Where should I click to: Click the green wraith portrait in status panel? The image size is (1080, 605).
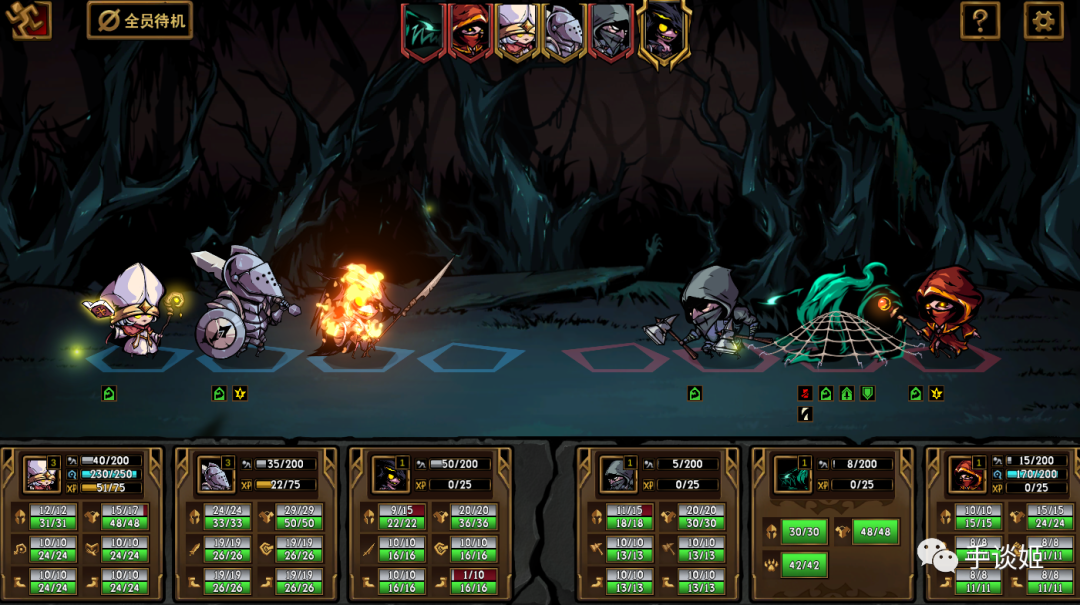click(792, 474)
